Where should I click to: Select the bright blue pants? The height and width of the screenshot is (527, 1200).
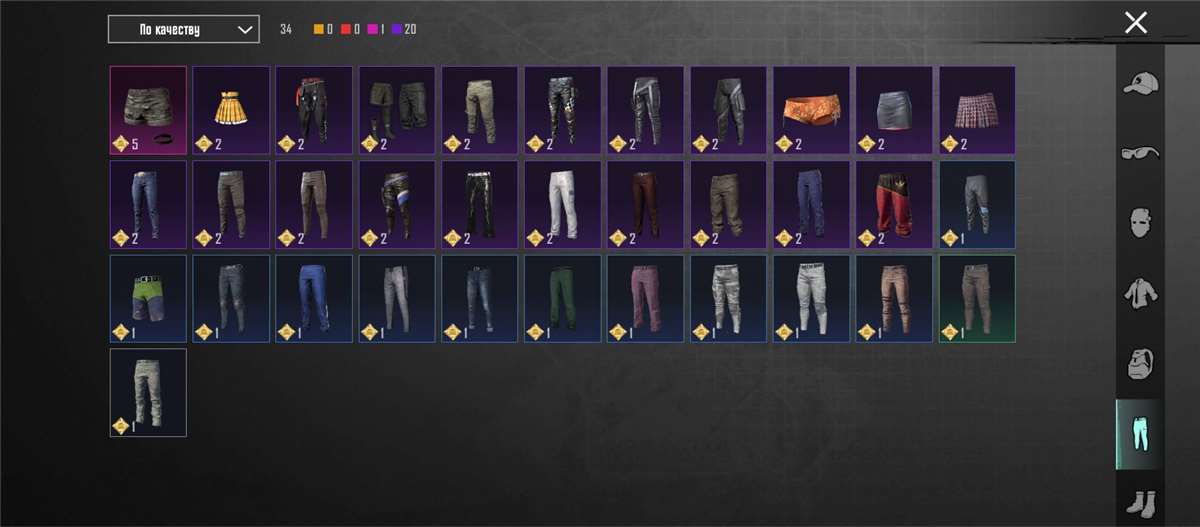coord(314,298)
